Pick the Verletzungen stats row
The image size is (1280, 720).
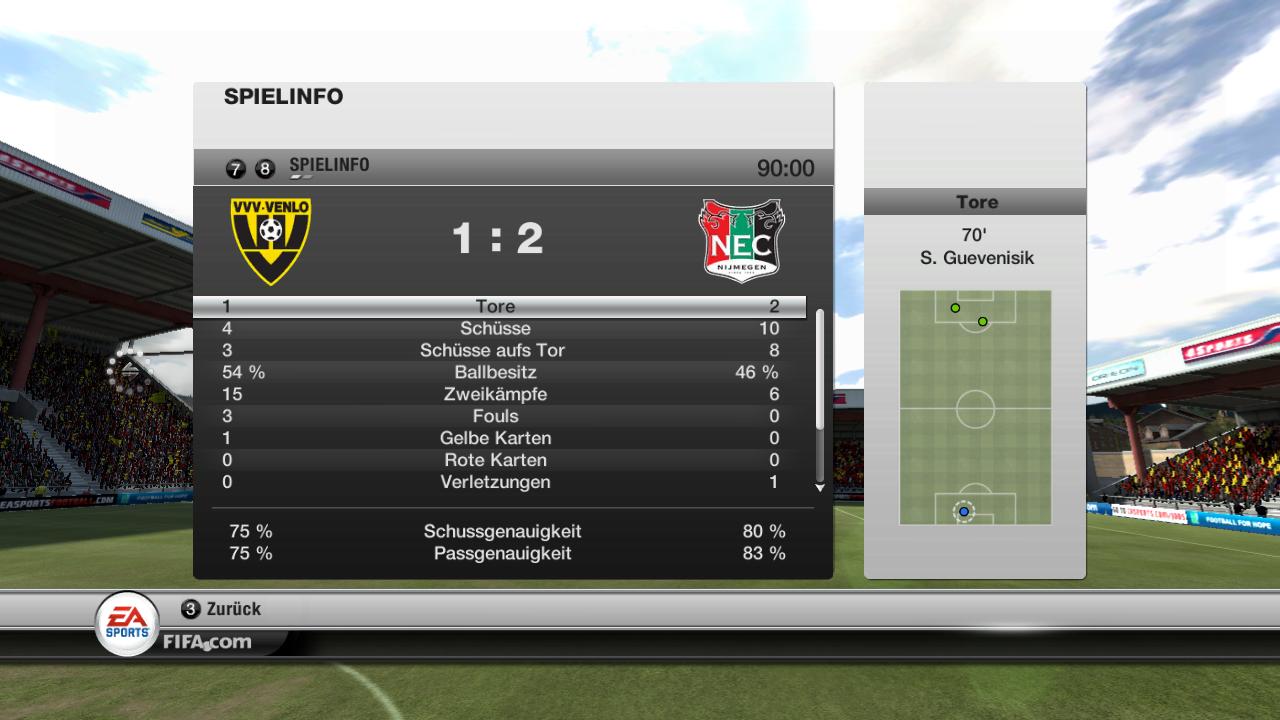(x=497, y=483)
